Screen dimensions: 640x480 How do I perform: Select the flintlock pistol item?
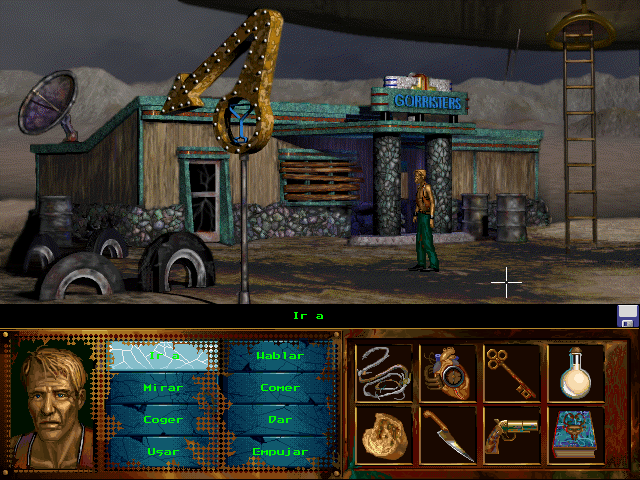coord(512,435)
